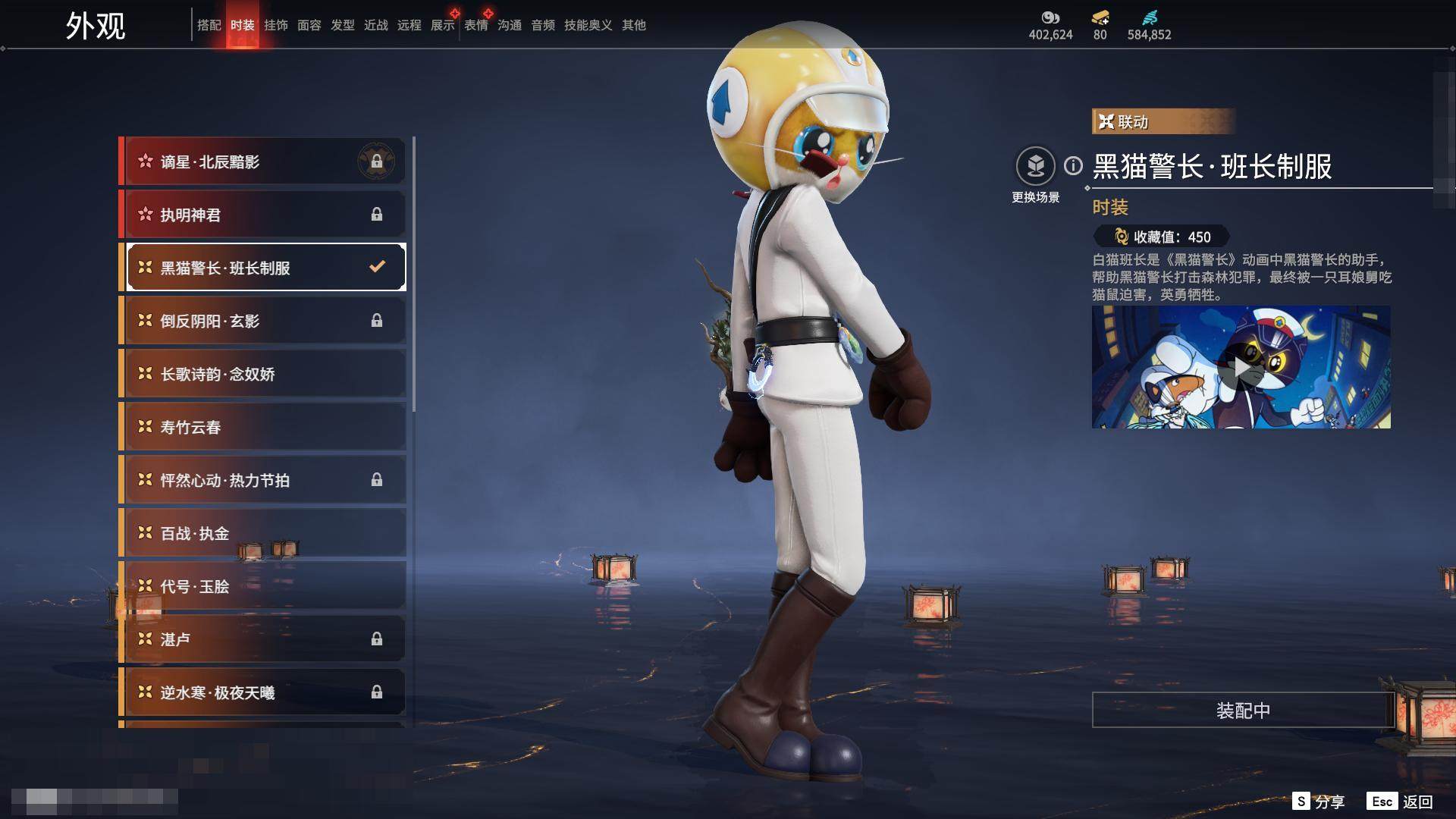Select the 面容 tab
The image size is (1456, 819).
309,25
